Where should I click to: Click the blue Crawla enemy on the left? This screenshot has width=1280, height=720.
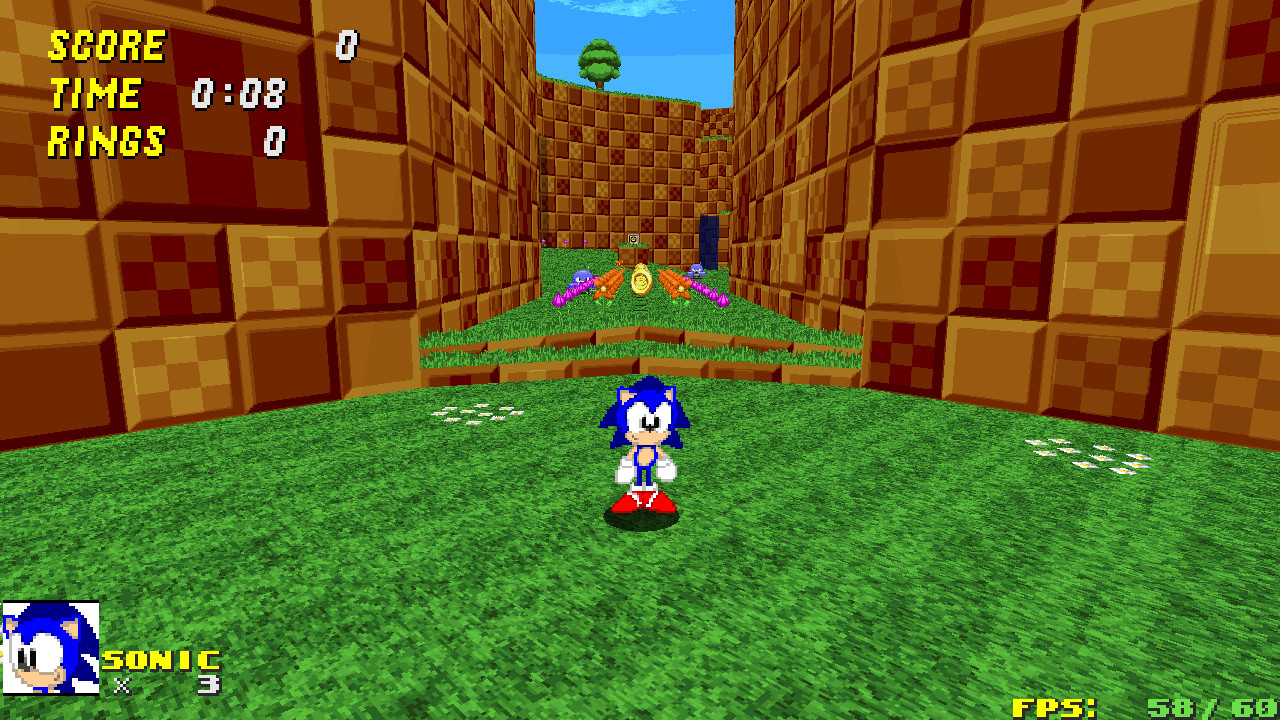tap(584, 276)
